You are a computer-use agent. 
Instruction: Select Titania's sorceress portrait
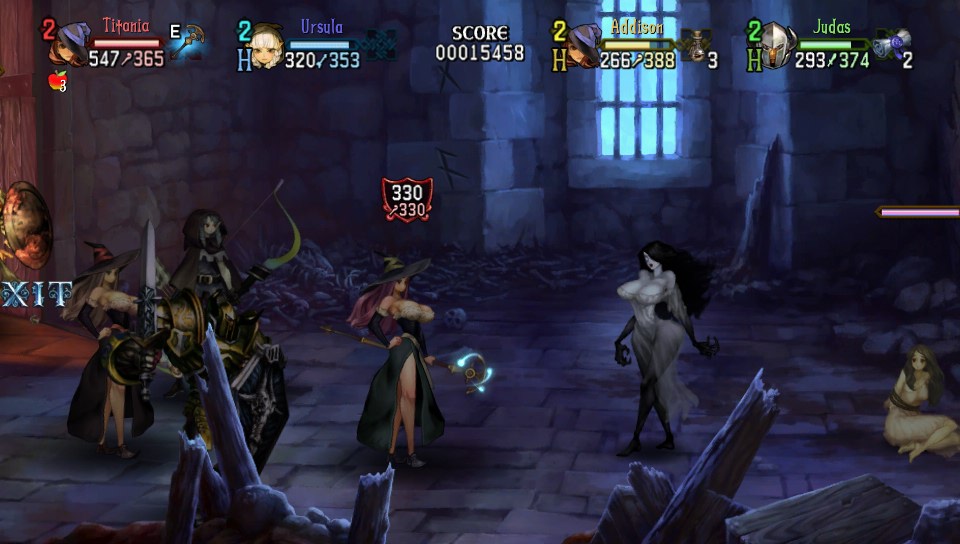[72, 46]
